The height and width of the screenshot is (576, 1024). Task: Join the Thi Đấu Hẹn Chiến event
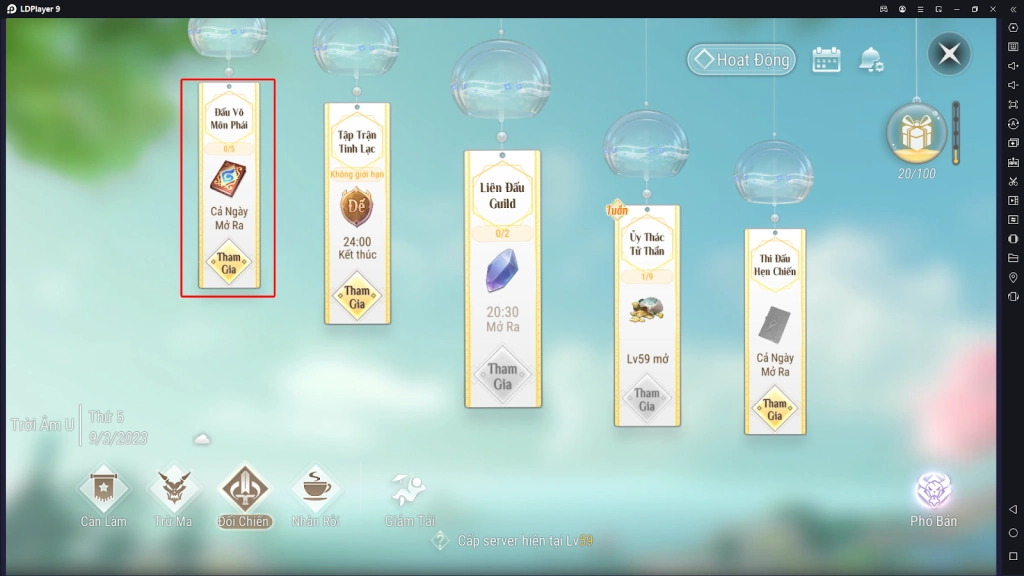[x=775, y=409]
